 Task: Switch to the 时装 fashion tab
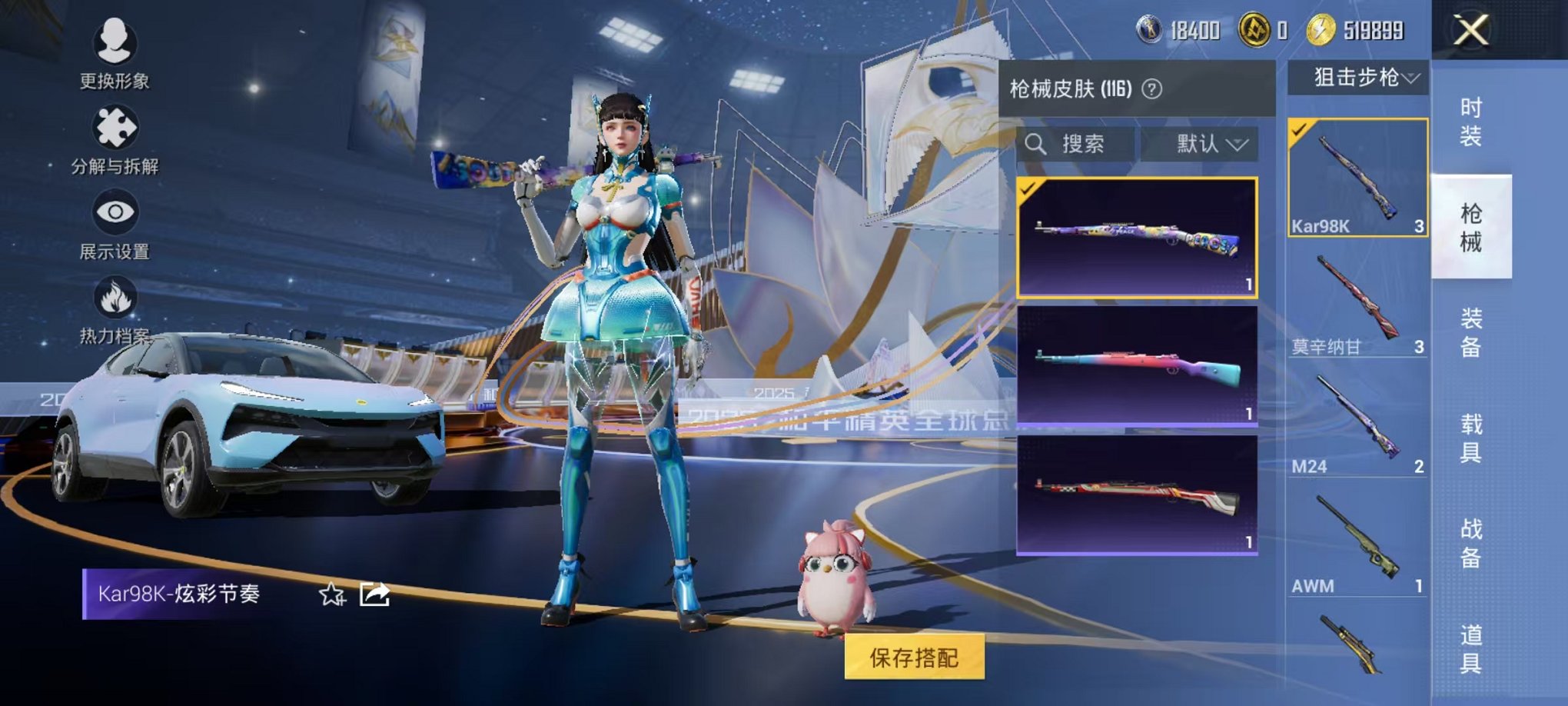click(x=1473, y=115)
